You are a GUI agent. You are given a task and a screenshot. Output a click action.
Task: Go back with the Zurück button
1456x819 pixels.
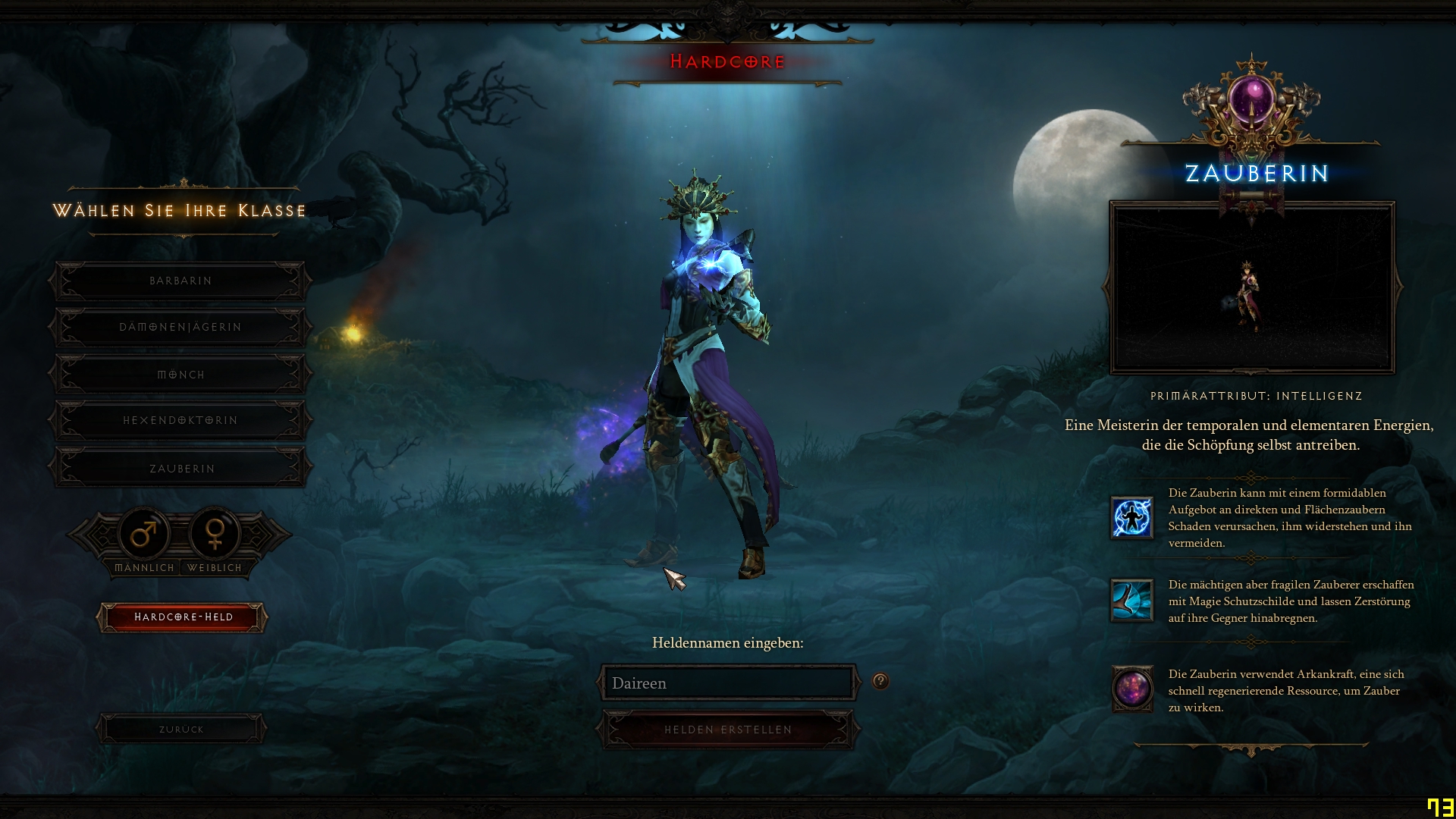pyautogui.click(x=181, y=730)
